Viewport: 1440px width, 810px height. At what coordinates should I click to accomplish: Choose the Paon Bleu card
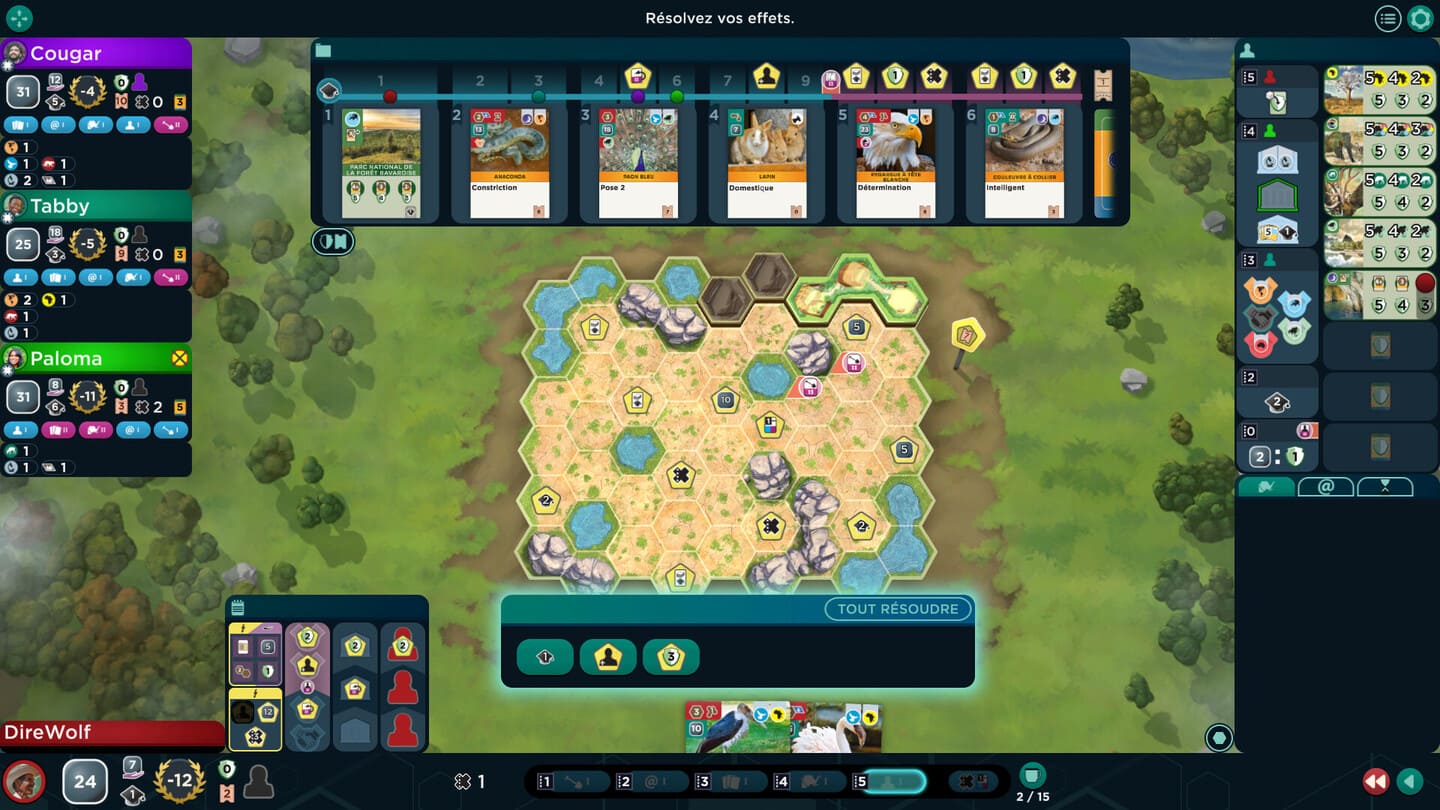tap(638, 163)
